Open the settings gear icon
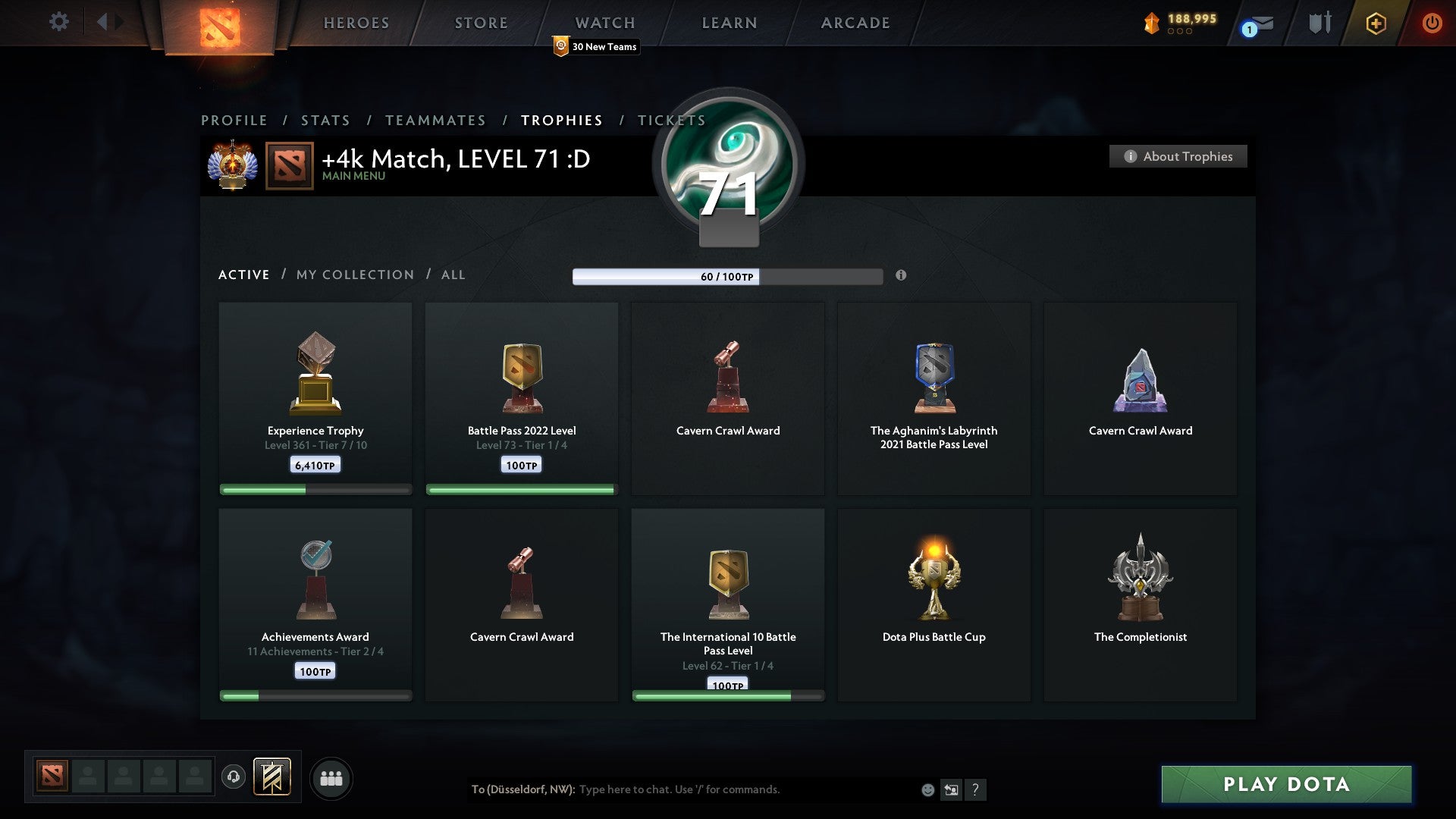Viewport: 1456px width, 819px height. (x=58, y=21)
